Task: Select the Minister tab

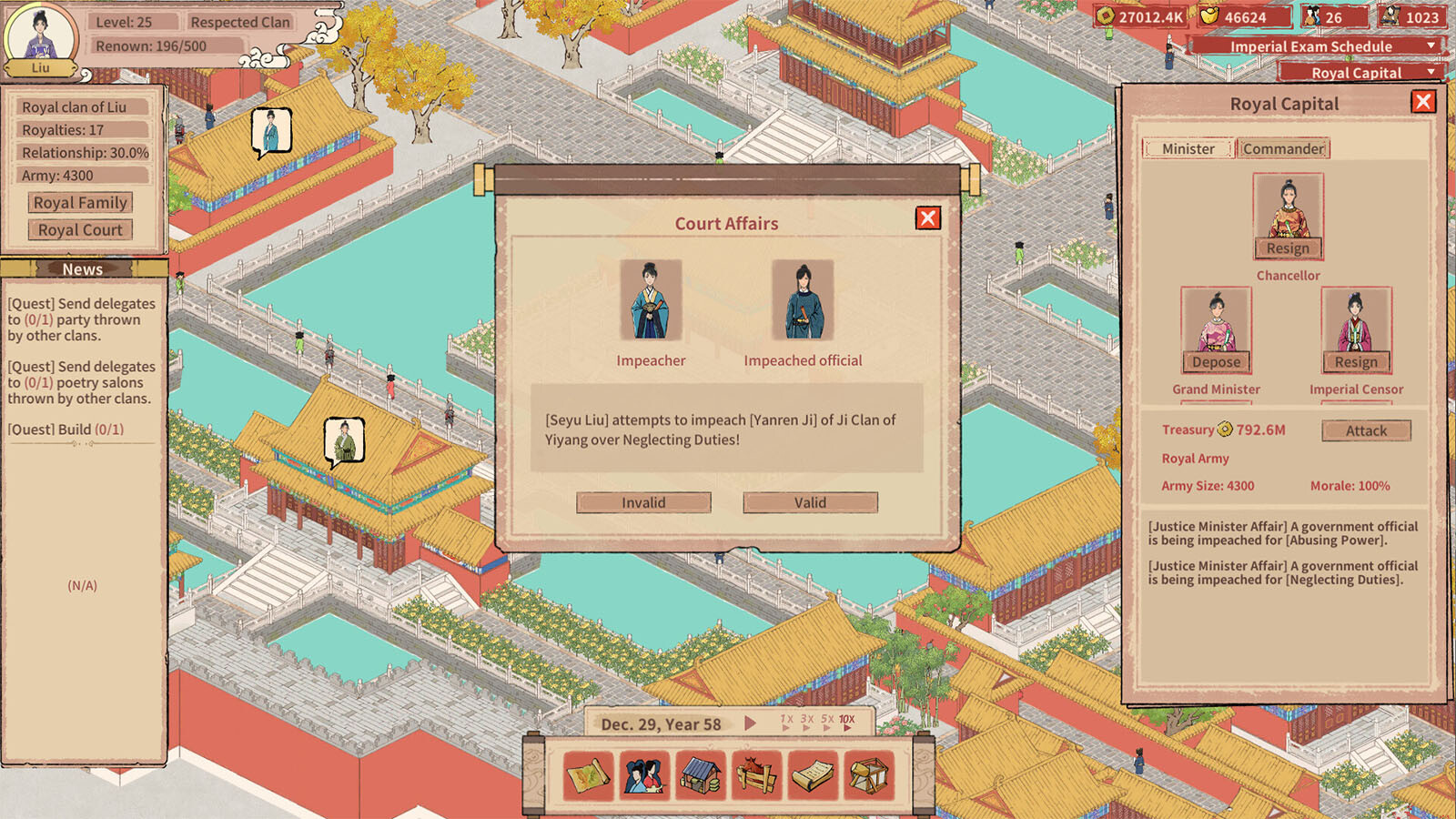Action: point(1188,148)
